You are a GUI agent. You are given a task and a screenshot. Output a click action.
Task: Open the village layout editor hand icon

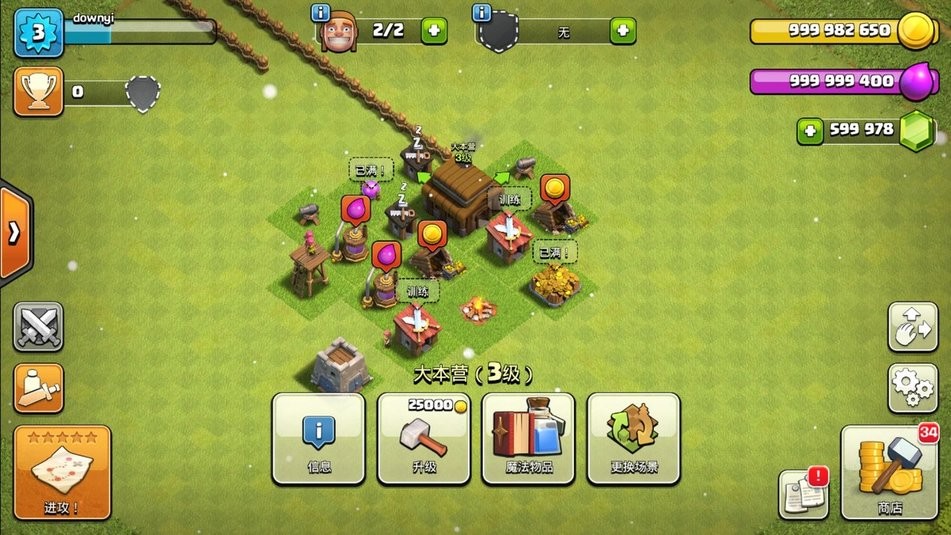click(912, 327)
